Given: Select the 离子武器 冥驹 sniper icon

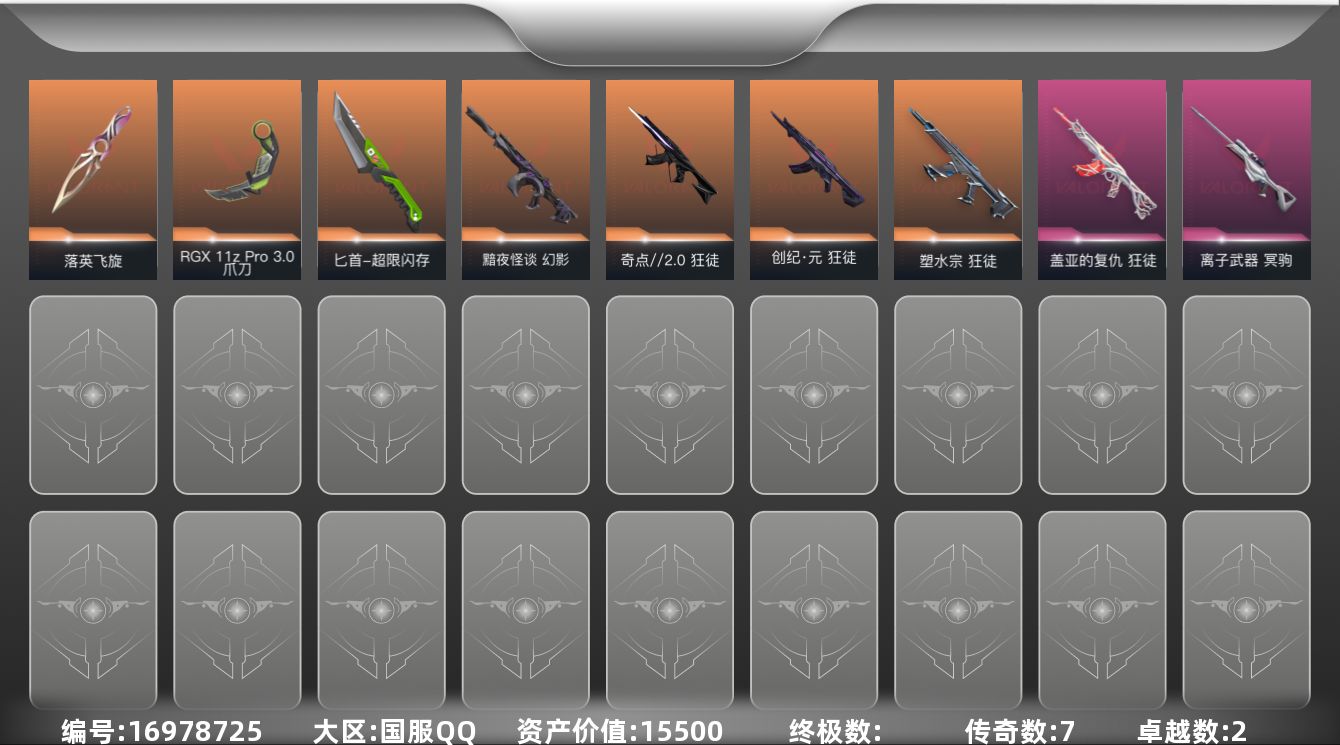Looking at the screenshot, I should coord(1245,160).
